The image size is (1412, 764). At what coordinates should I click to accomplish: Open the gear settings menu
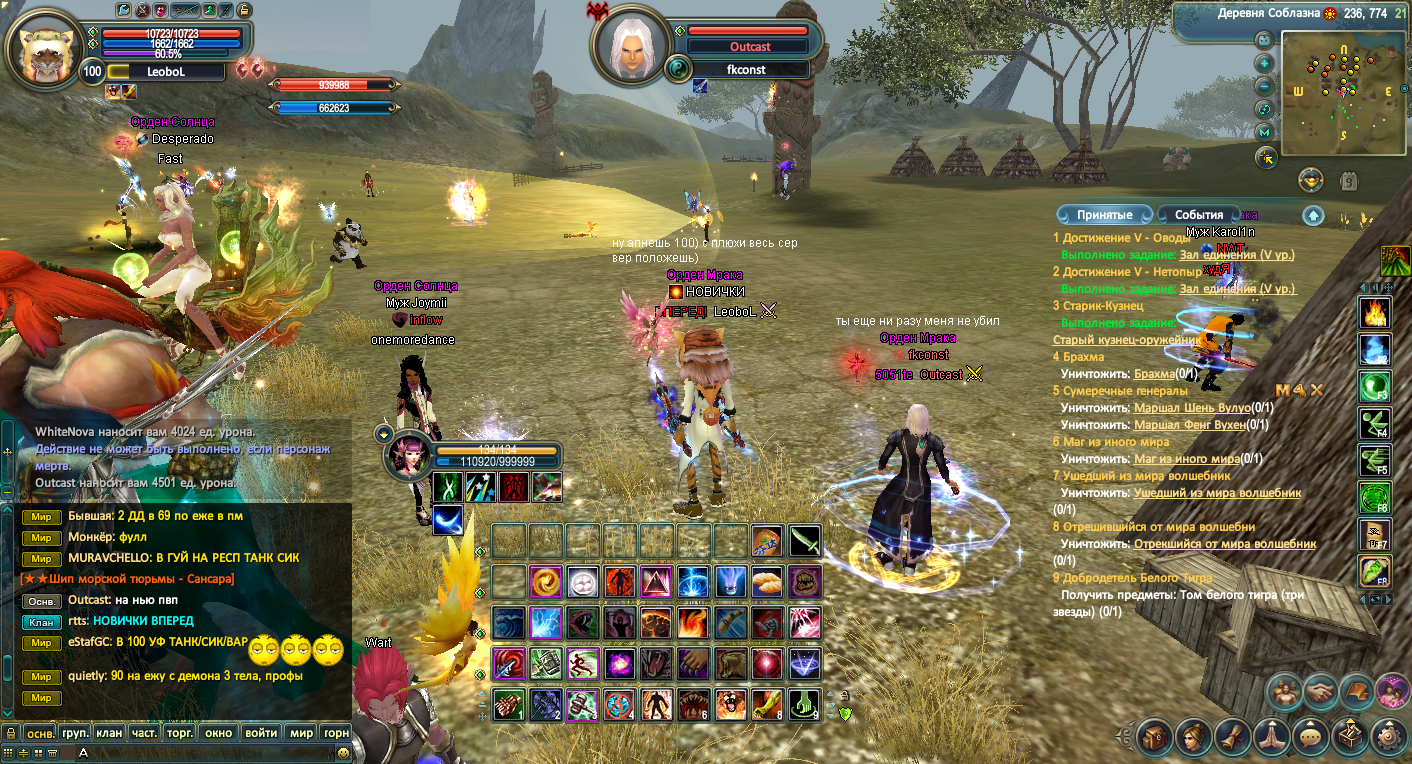[x=1389, y=737]
